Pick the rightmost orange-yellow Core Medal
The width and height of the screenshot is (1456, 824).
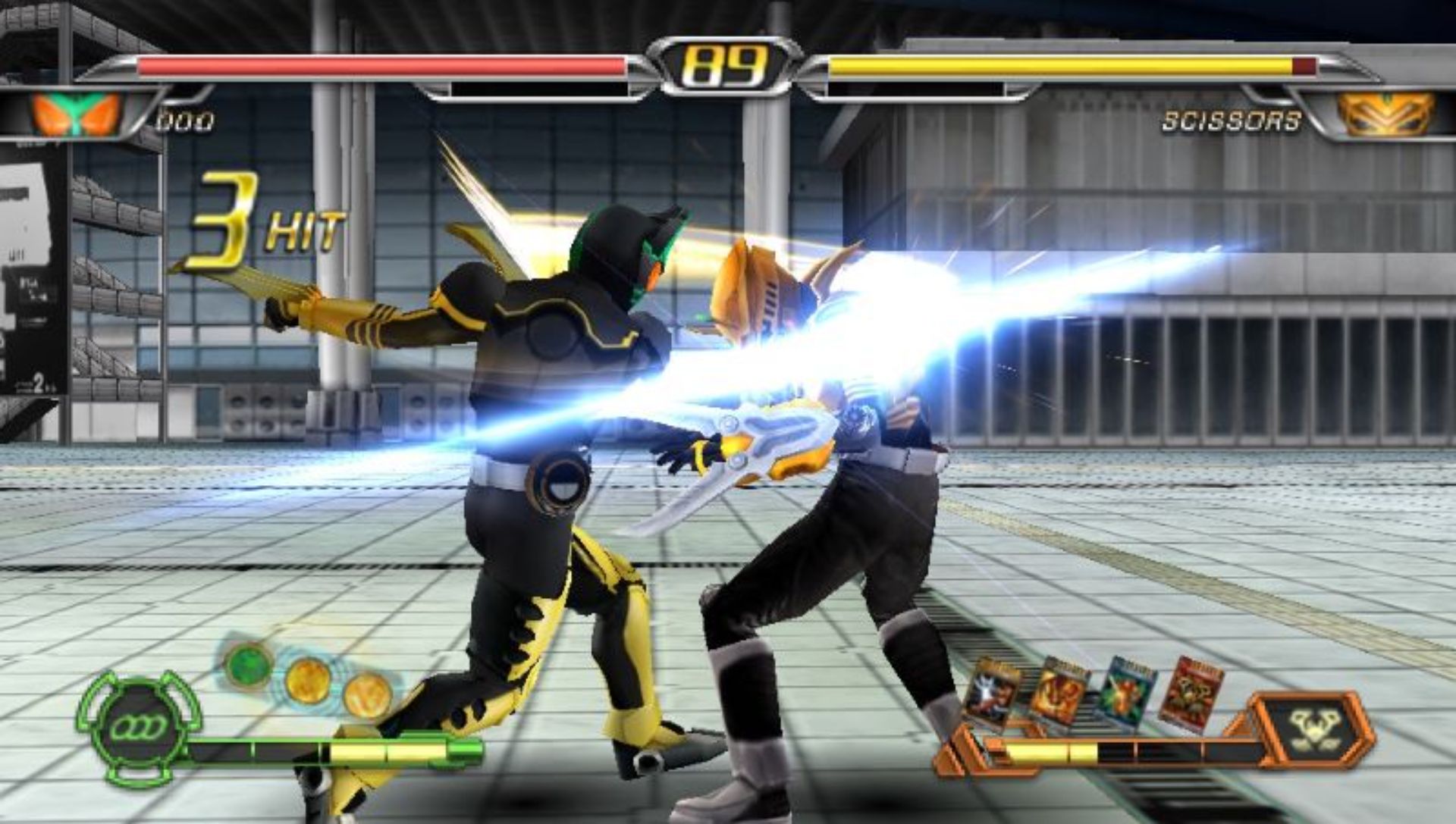(367, 695)
